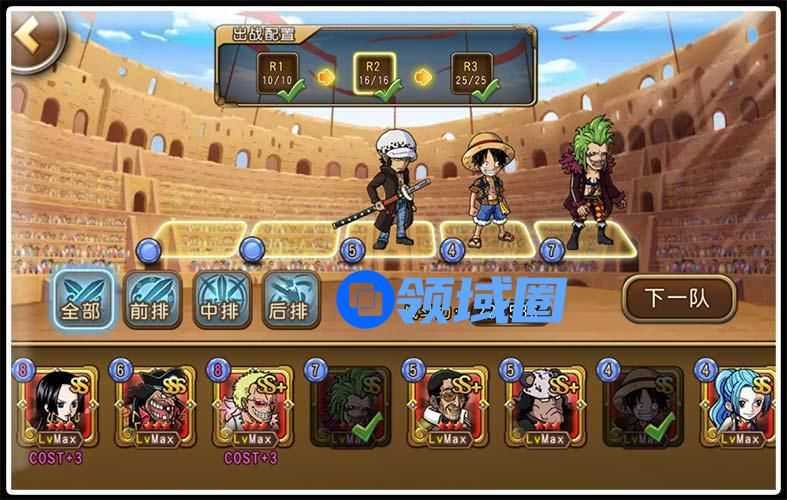787x500 pixels.
Task: Filter by back row 后排
Action: (291, 299)
